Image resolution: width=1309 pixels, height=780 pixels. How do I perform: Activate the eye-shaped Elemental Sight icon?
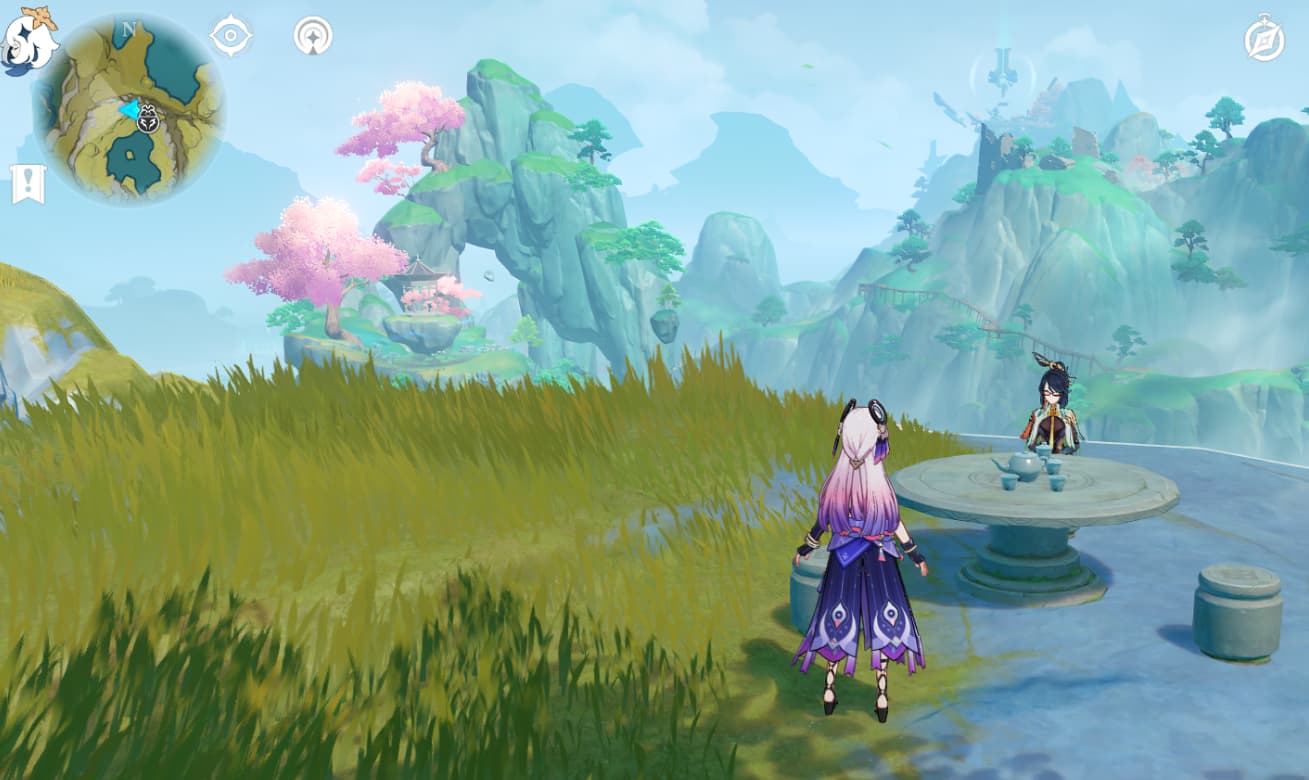coord(231,36)
